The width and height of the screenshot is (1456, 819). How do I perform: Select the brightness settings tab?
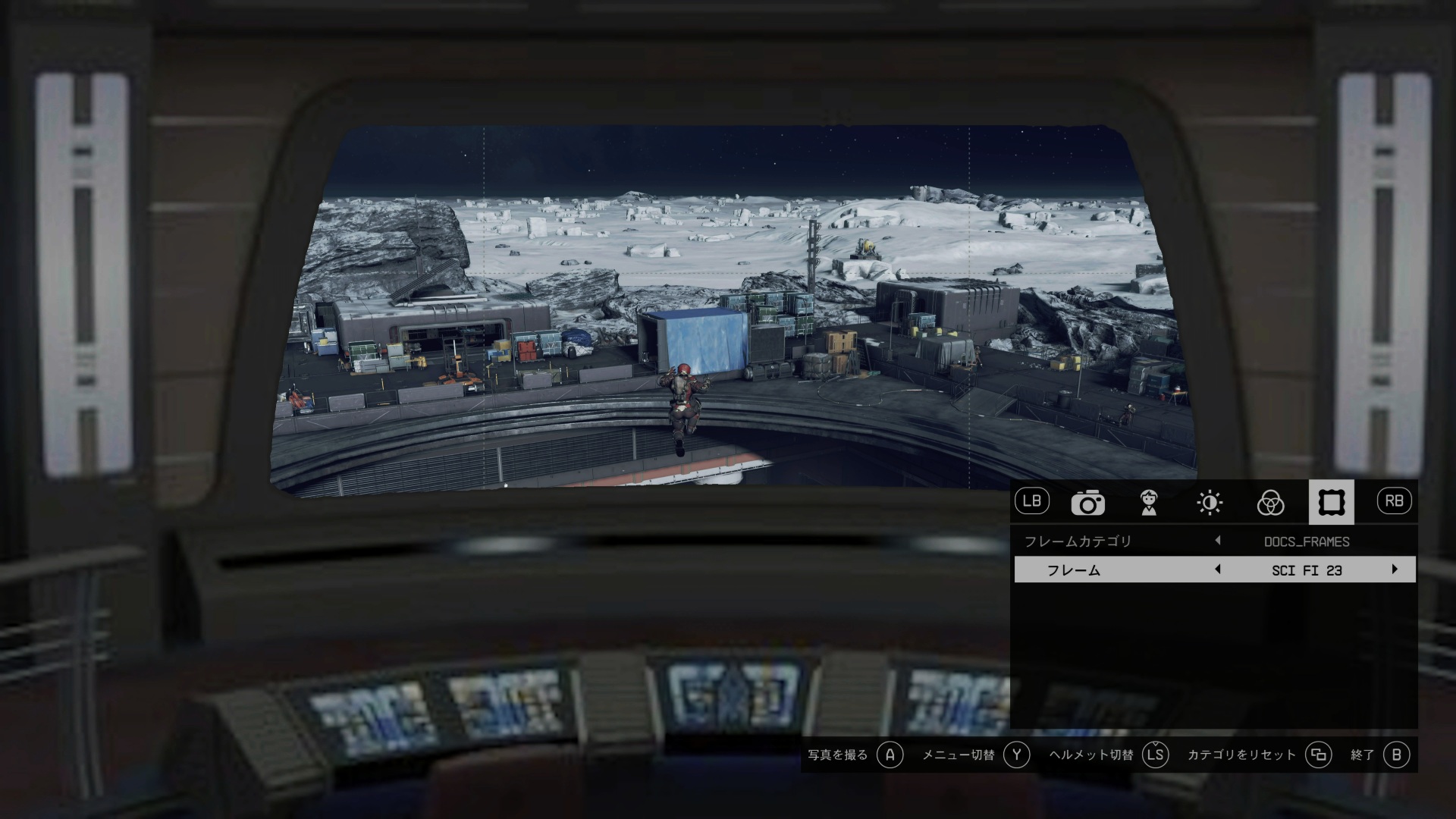(x=1210, y=503)
